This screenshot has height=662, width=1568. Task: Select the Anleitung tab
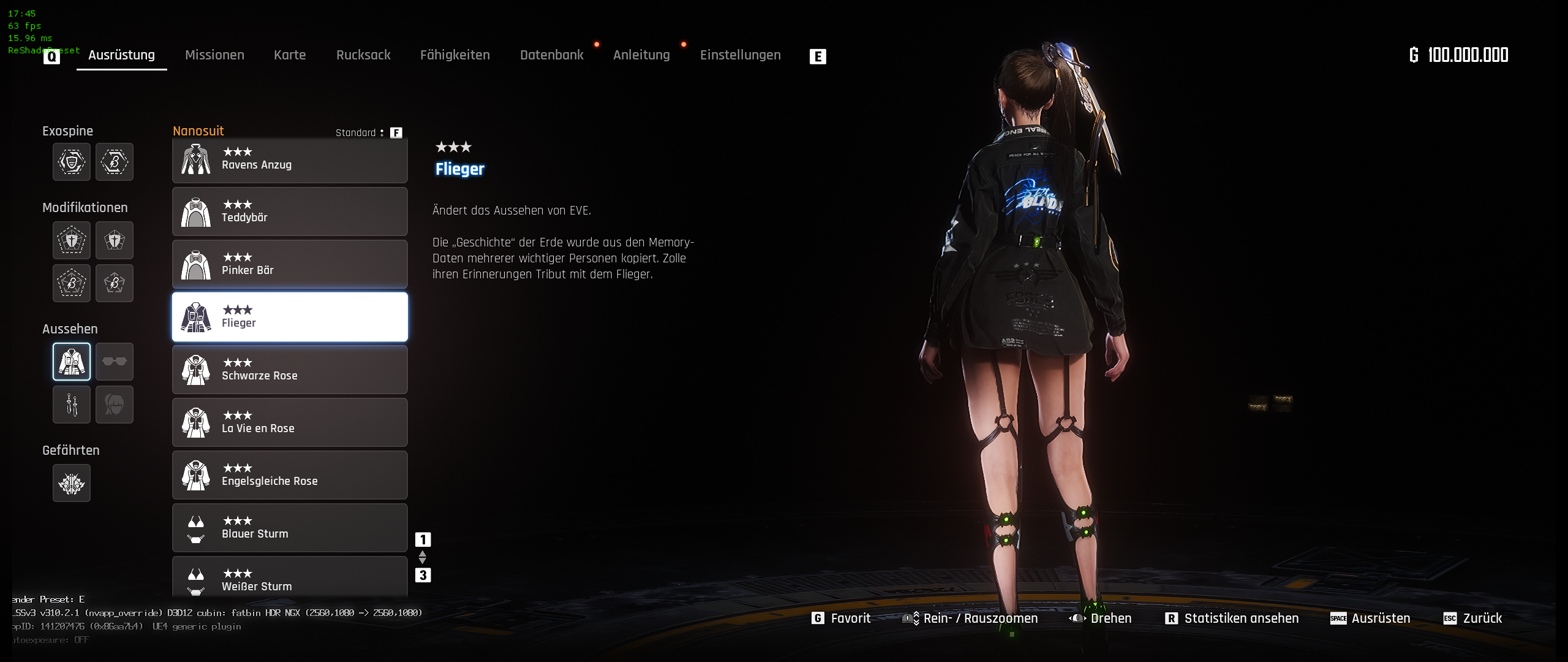click(x=641, y=55)
